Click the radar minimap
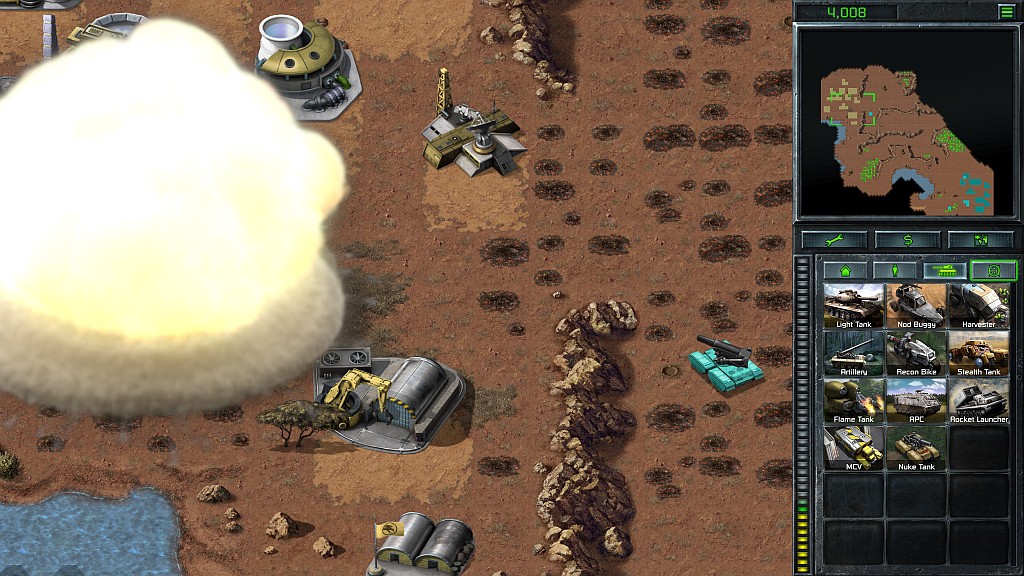This screenshot has width=1024, height=576. tap(906, 122)
